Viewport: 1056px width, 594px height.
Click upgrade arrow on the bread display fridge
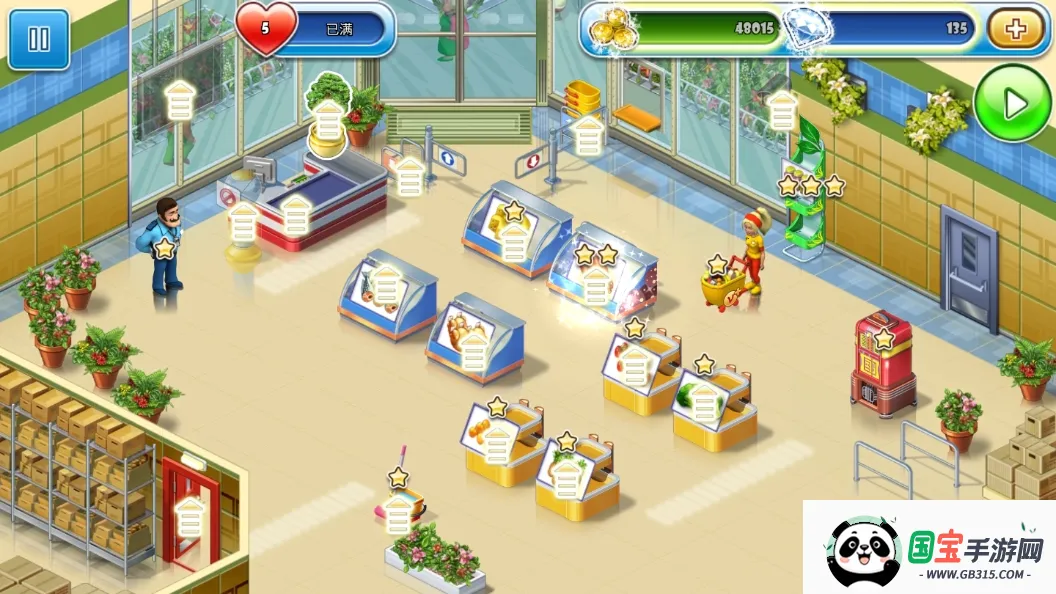[x=473, y=351]
